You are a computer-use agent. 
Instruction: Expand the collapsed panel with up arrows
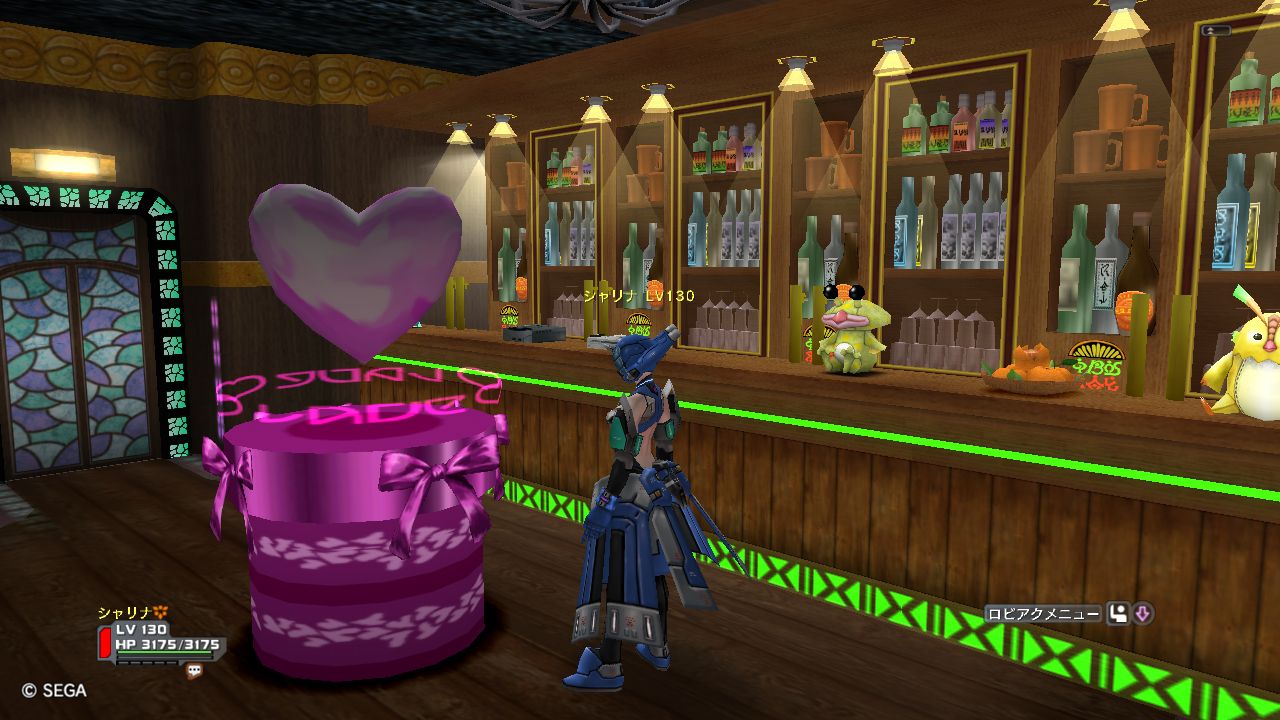click(x=1217, y=31)
